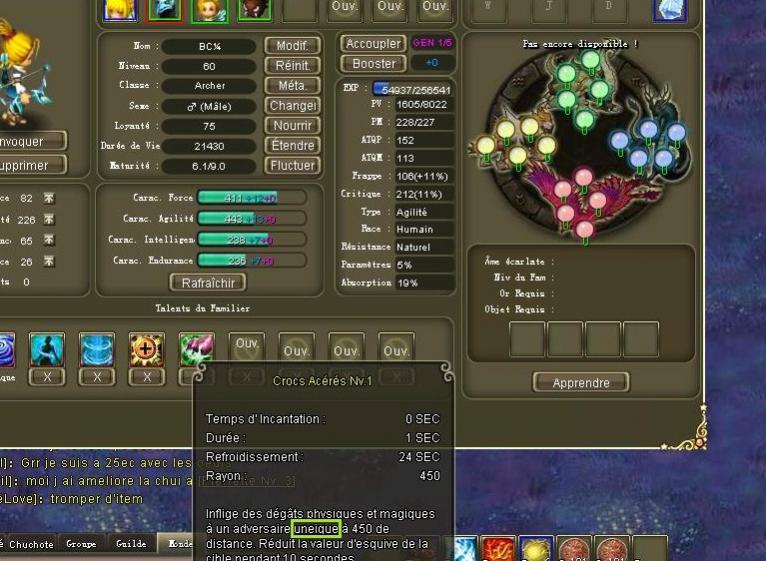Choose the blue-masked pet portrait with red border
Image resolution: width=766 pixels, height=561 pixels.
[x=165, y=9]
